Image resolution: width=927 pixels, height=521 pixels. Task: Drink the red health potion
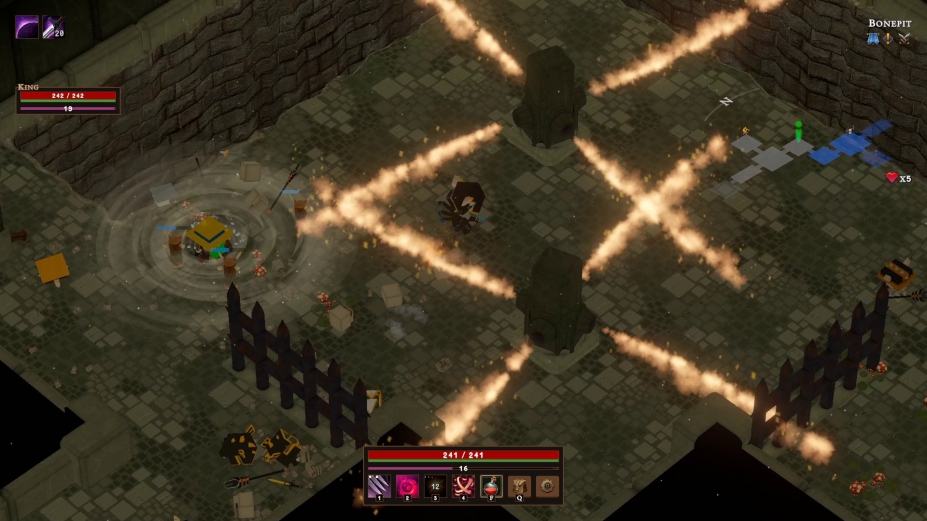click(x=491, y=486)
